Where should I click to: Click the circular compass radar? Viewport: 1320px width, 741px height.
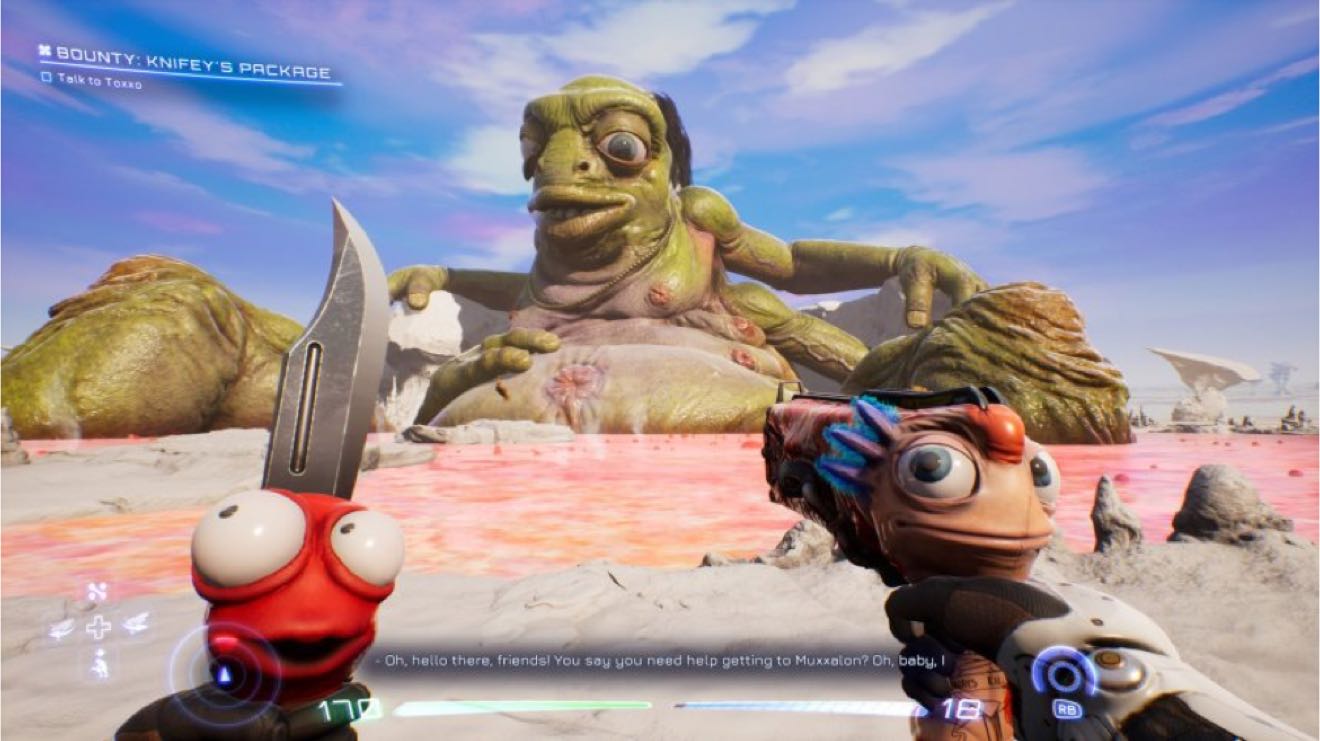point(223,673)
